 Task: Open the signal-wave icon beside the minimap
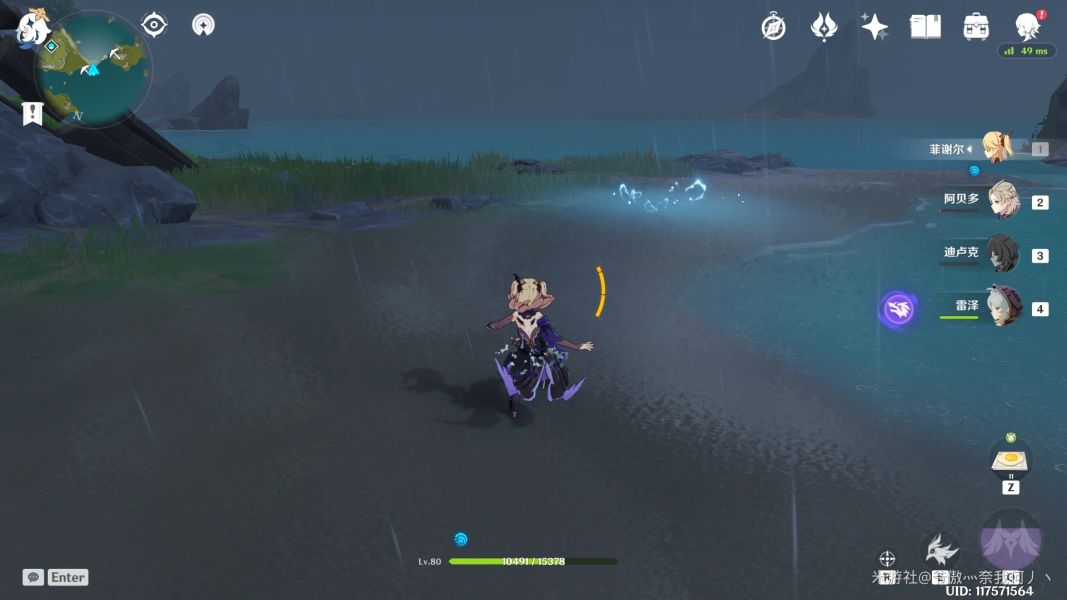[x=203, y=25]
